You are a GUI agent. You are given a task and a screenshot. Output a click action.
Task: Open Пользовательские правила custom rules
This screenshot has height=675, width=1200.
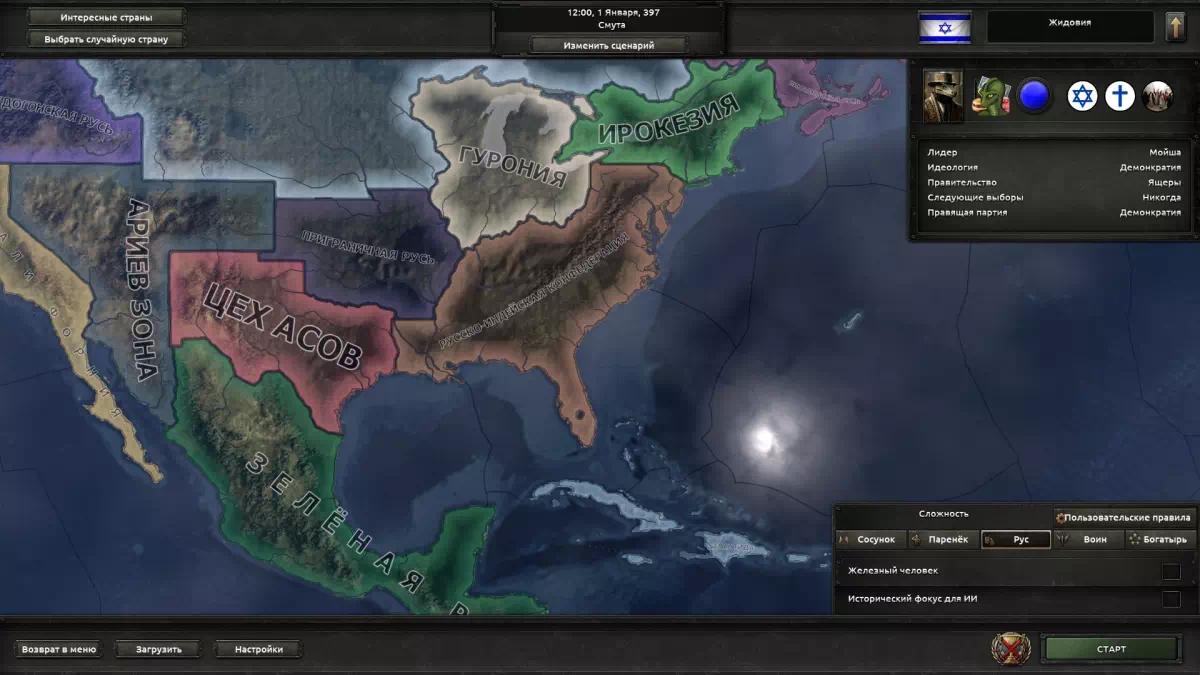(1125, 517)
